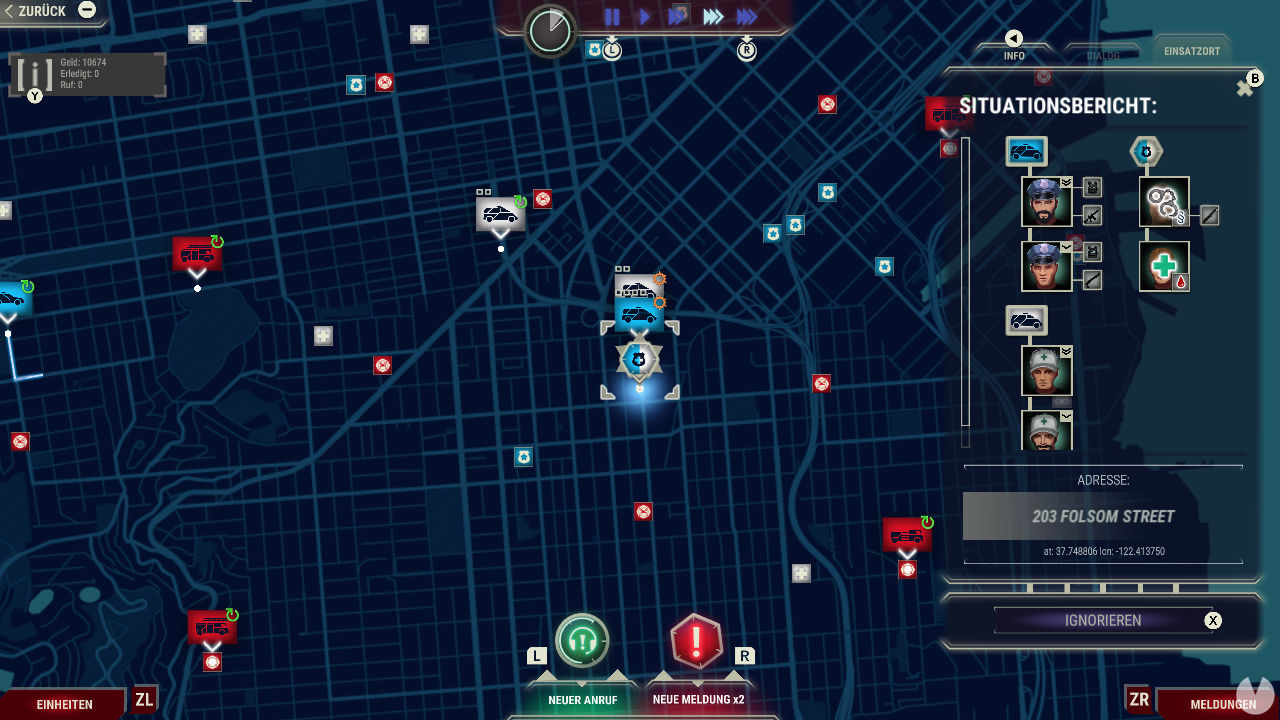The width and height of the screenshot is (1280, 720).
Task: Collapse the panel with the back arrow above INFO
Action: point(1014,38)
